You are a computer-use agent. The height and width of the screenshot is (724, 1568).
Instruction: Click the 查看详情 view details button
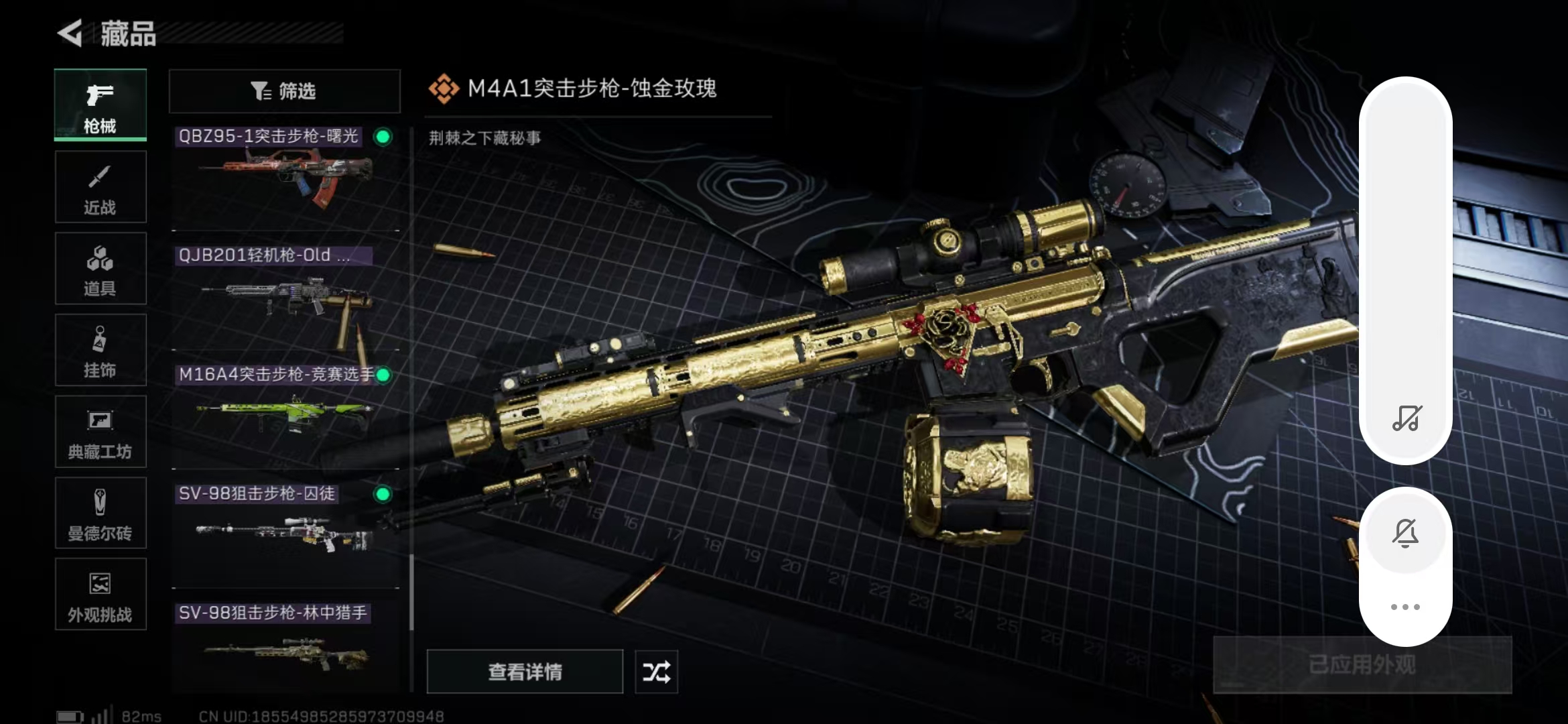(525, 672)
